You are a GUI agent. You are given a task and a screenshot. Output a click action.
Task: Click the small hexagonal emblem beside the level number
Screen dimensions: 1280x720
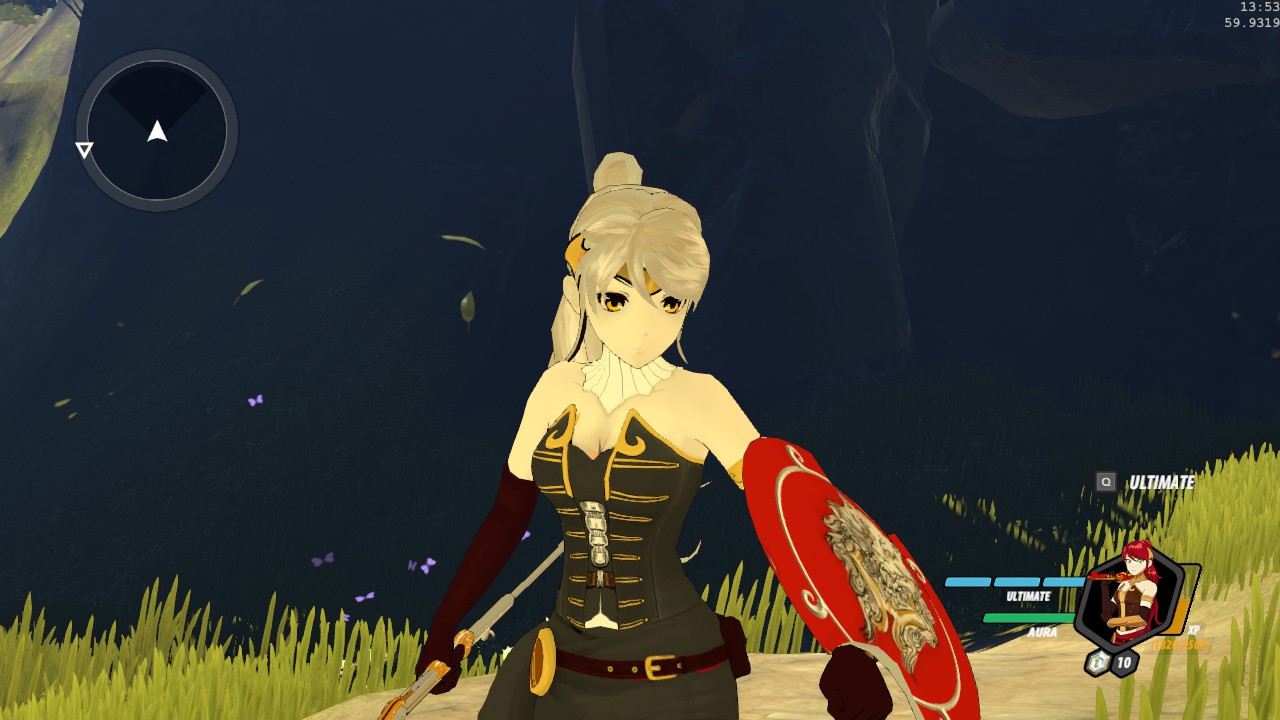pos(1097,662)
